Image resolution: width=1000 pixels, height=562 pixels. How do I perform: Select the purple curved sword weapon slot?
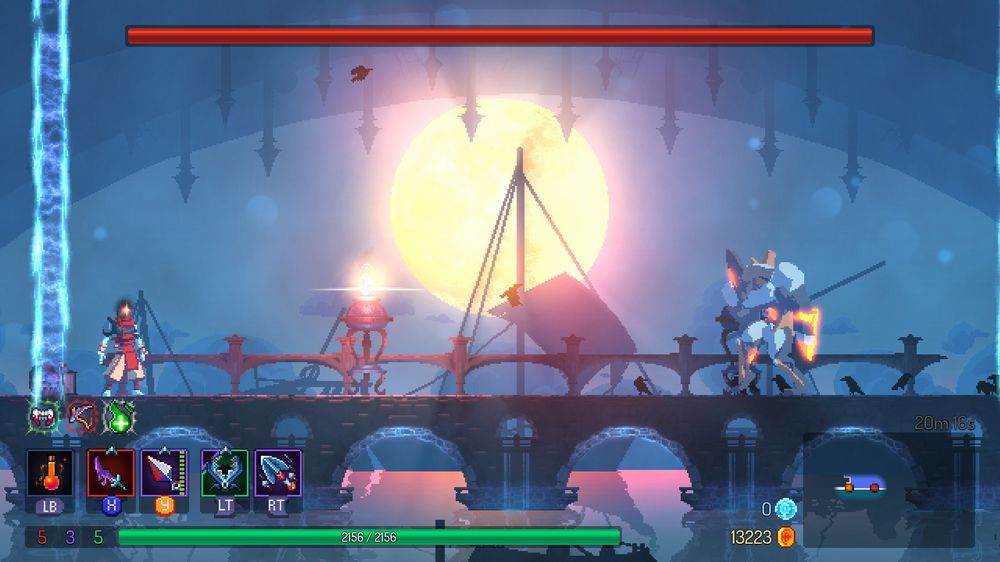tap(110, 471)
